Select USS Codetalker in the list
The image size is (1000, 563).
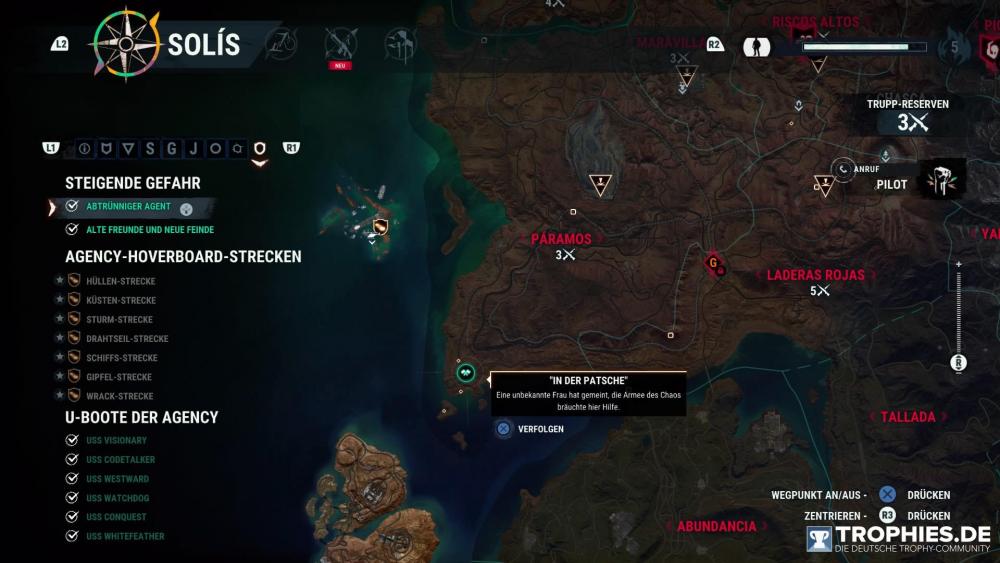(120, 460)
